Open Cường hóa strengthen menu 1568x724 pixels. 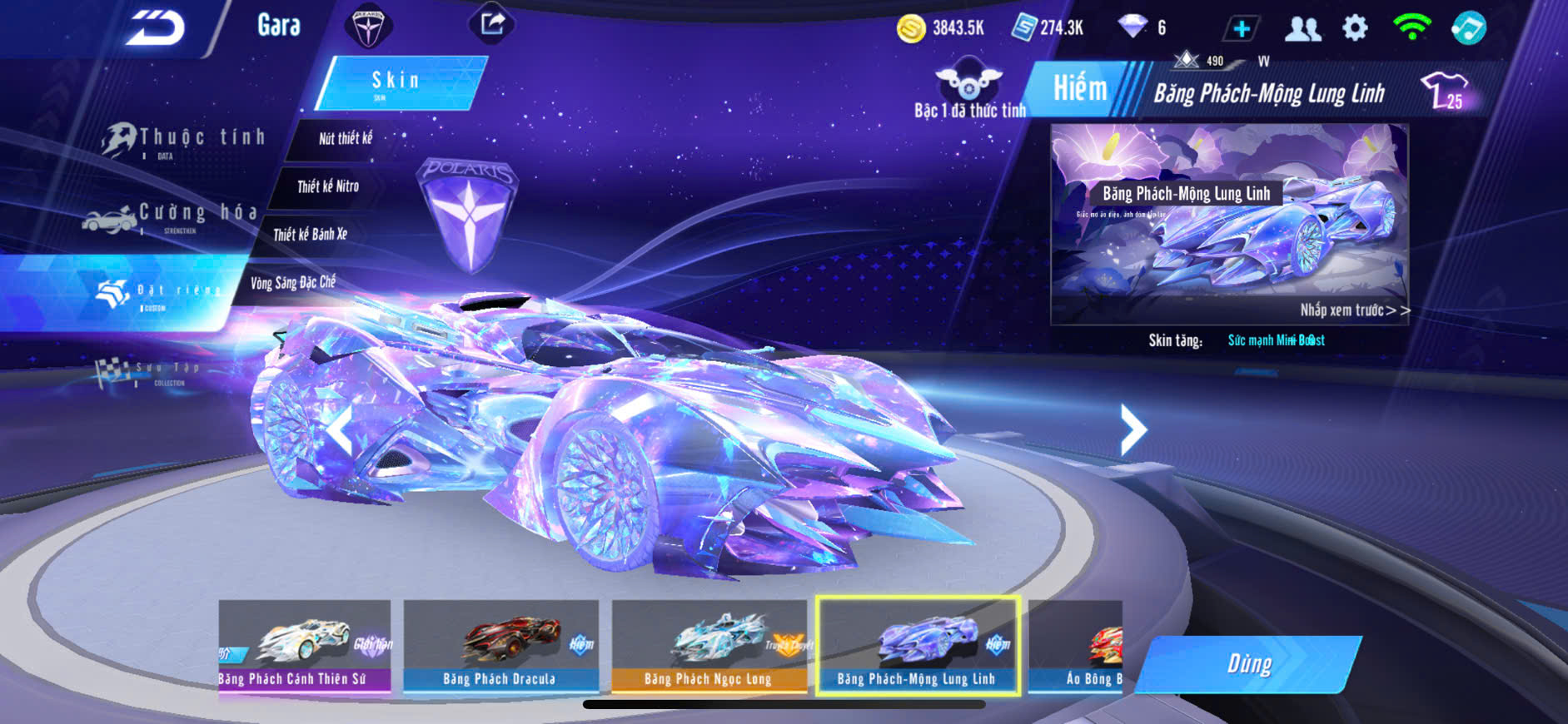(x=175, y=216)
